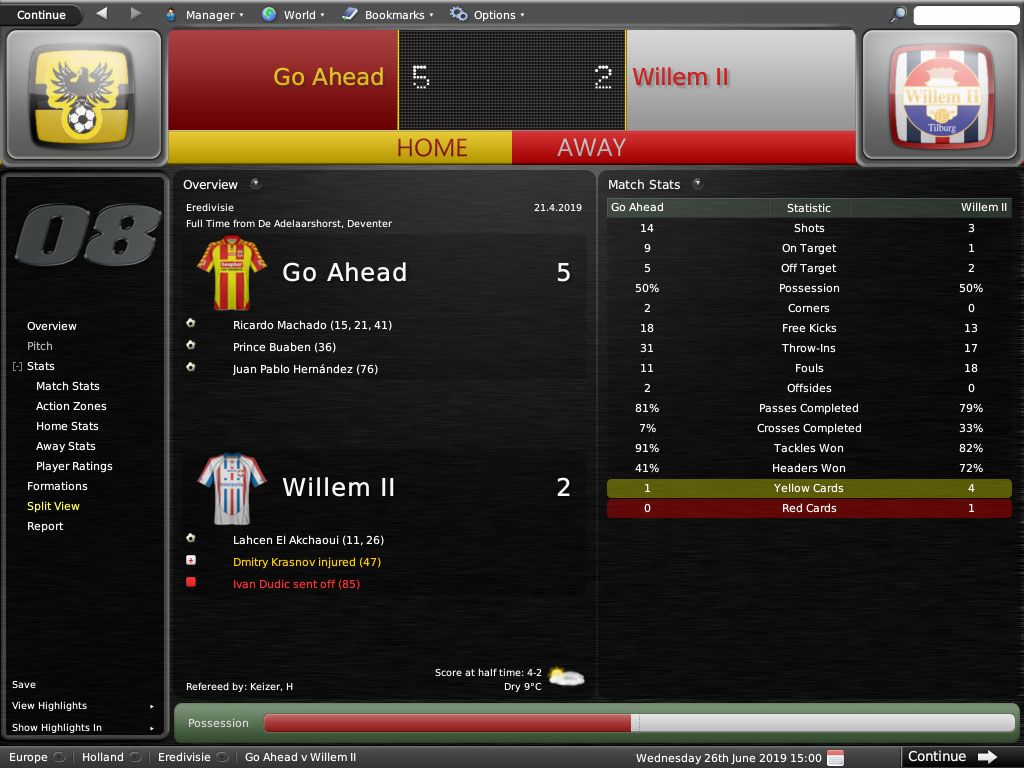Open Player Ratings
Viewport: 1024px width, 768px height.
(74, 466)
